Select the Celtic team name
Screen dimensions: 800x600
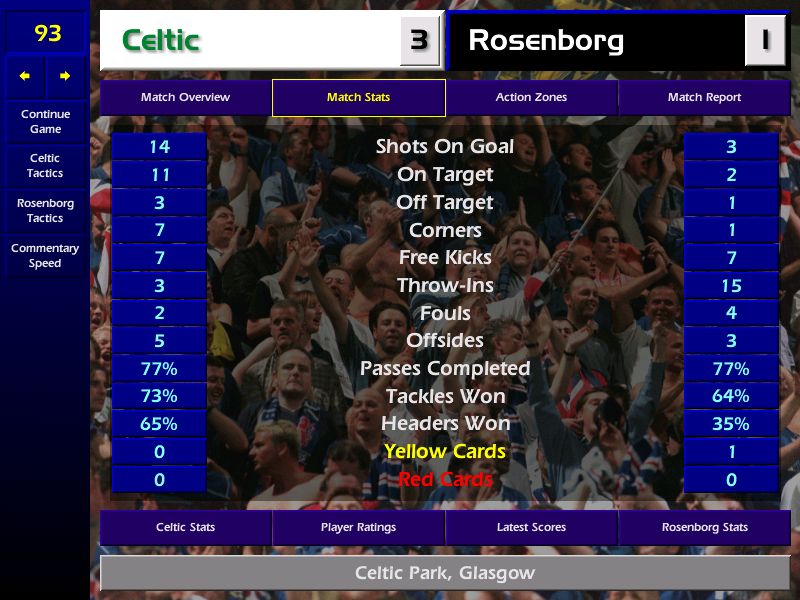161,41
